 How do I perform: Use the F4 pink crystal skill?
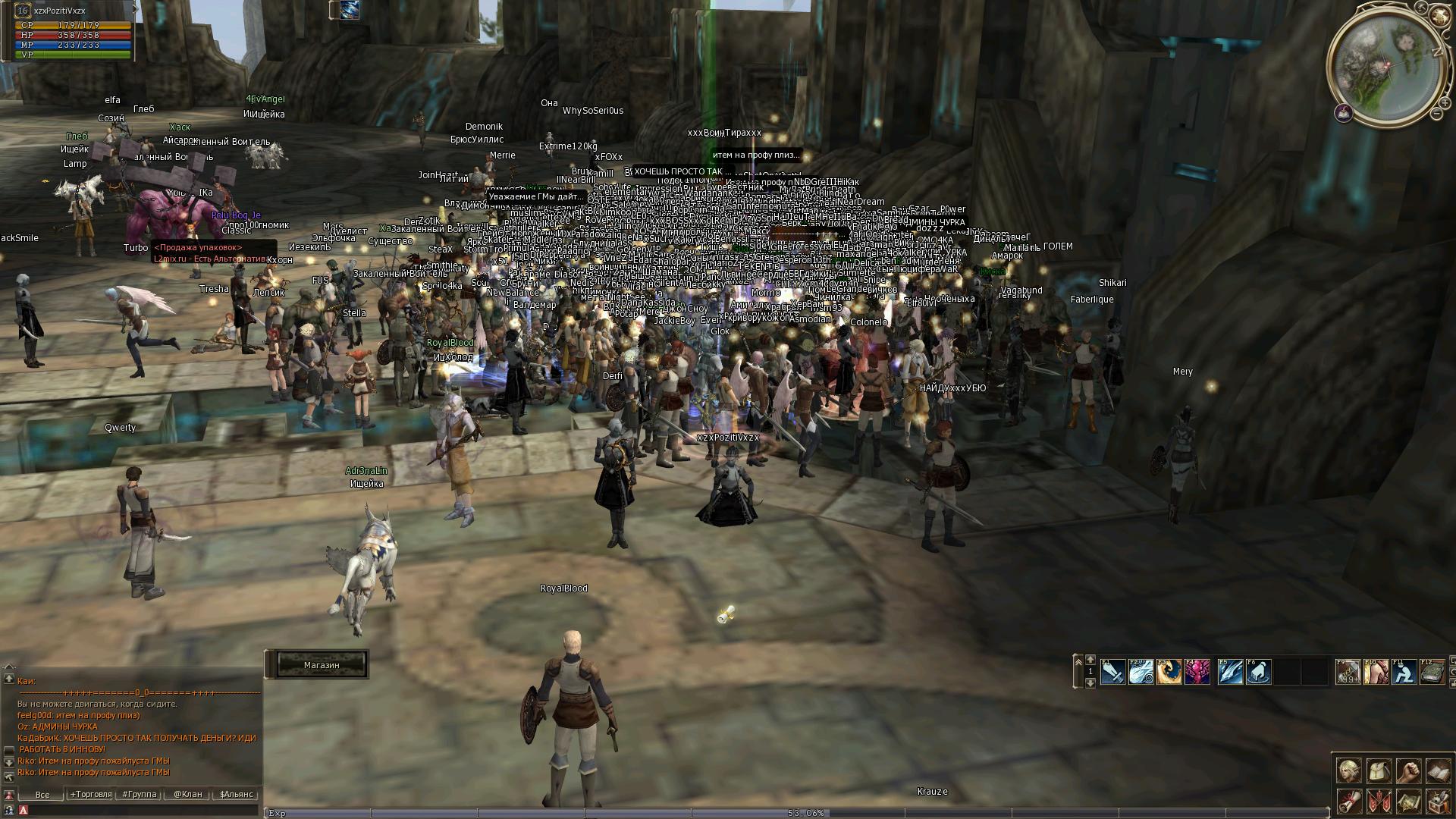(1197, 672)
